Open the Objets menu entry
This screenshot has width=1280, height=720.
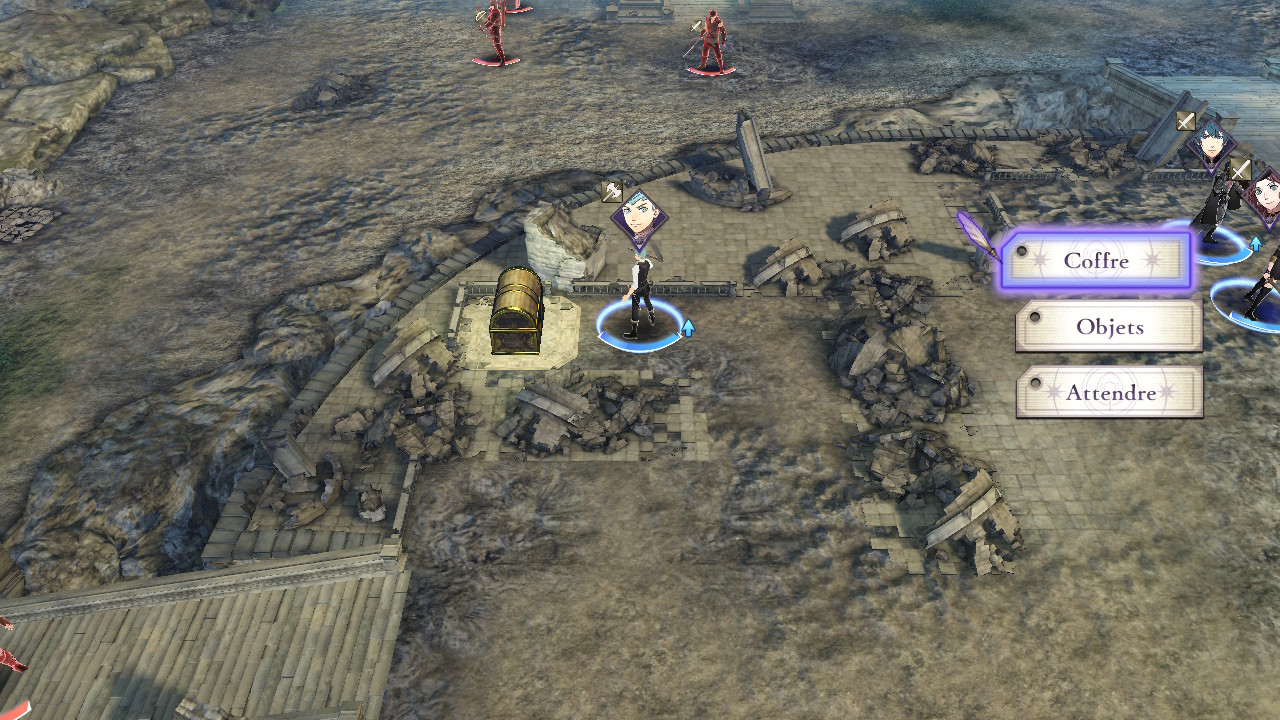click(1109, 327)
